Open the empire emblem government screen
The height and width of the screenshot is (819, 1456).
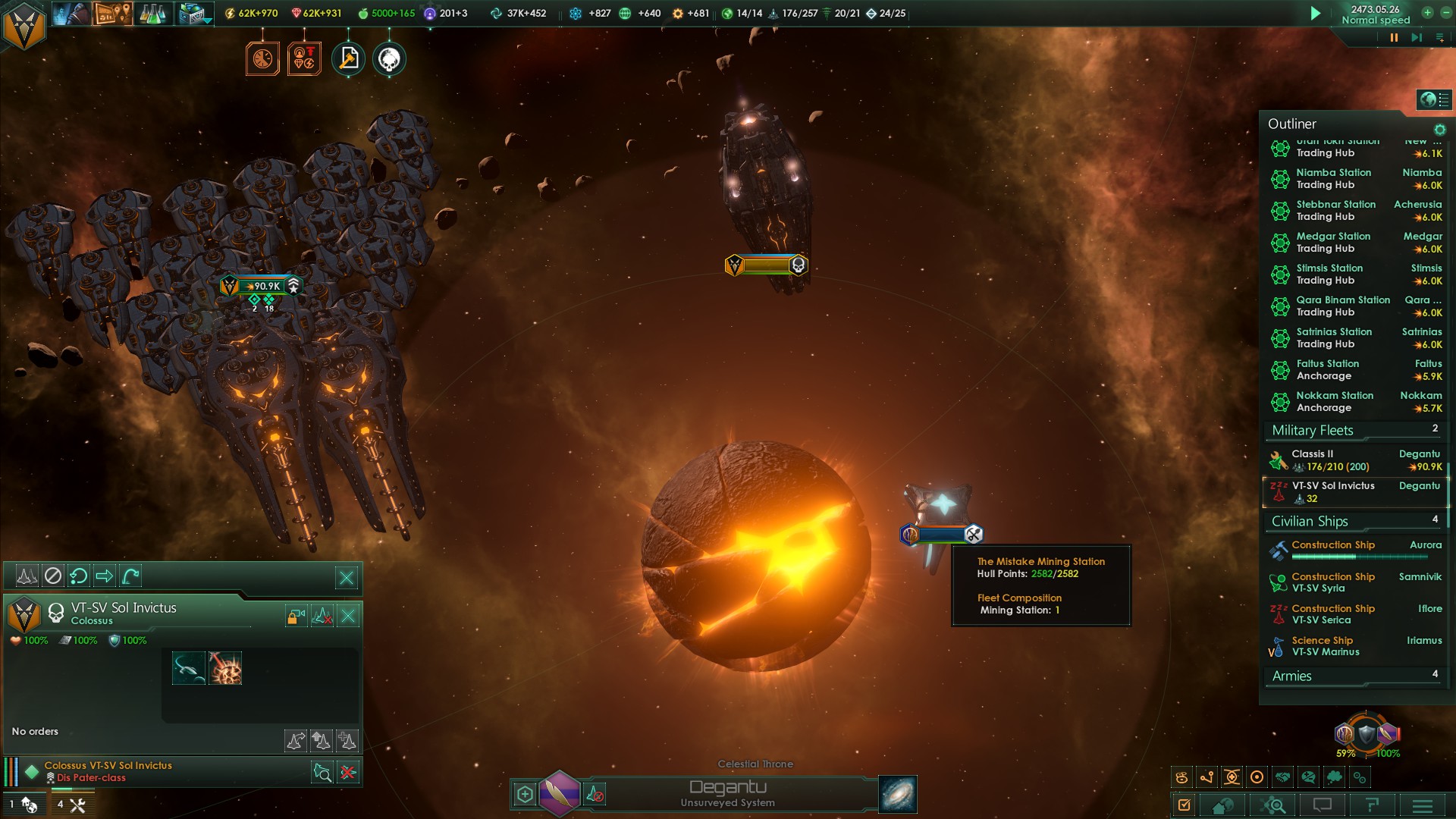tap(24, 25)
